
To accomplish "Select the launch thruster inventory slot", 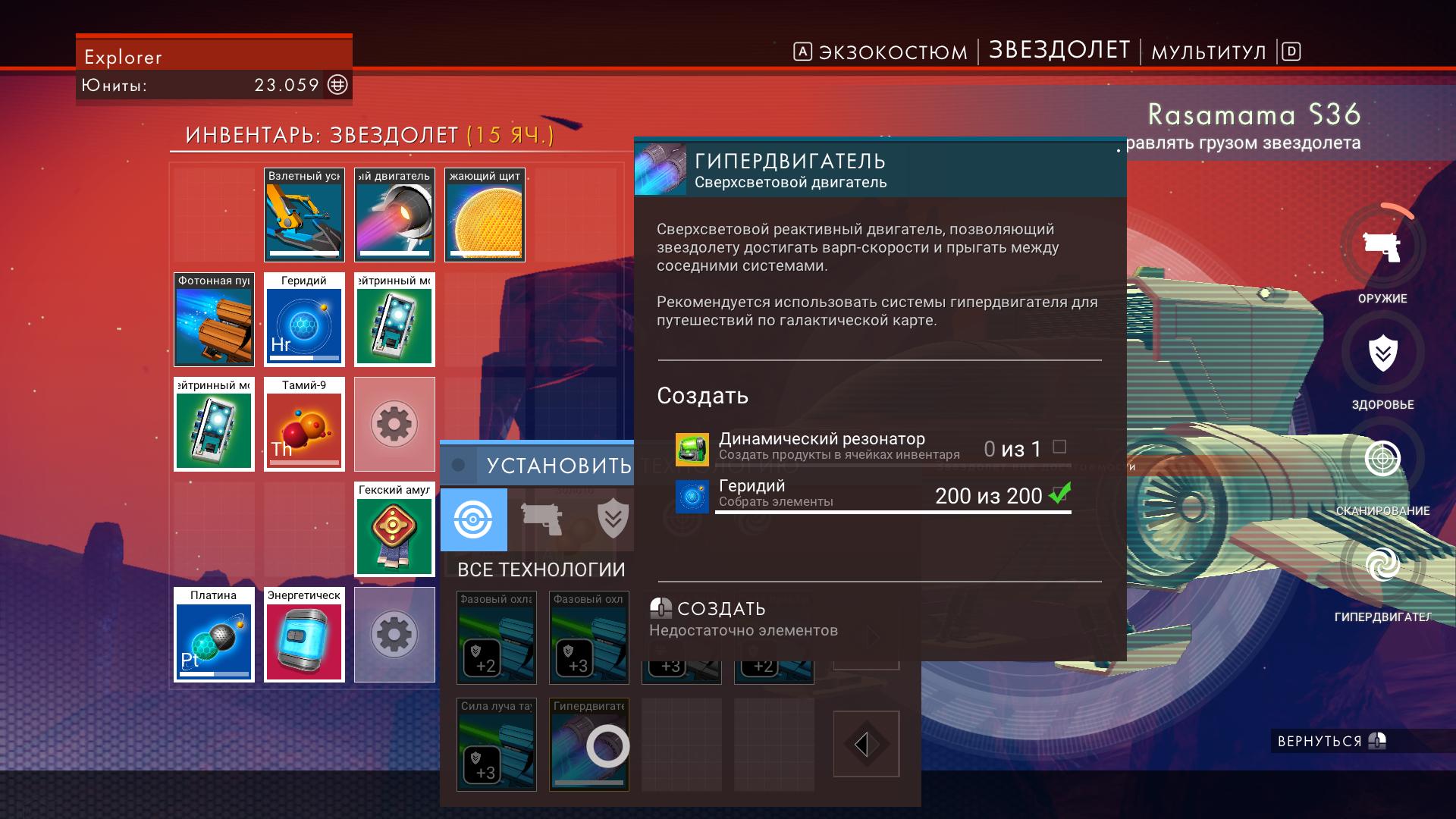I will point(304,215).
